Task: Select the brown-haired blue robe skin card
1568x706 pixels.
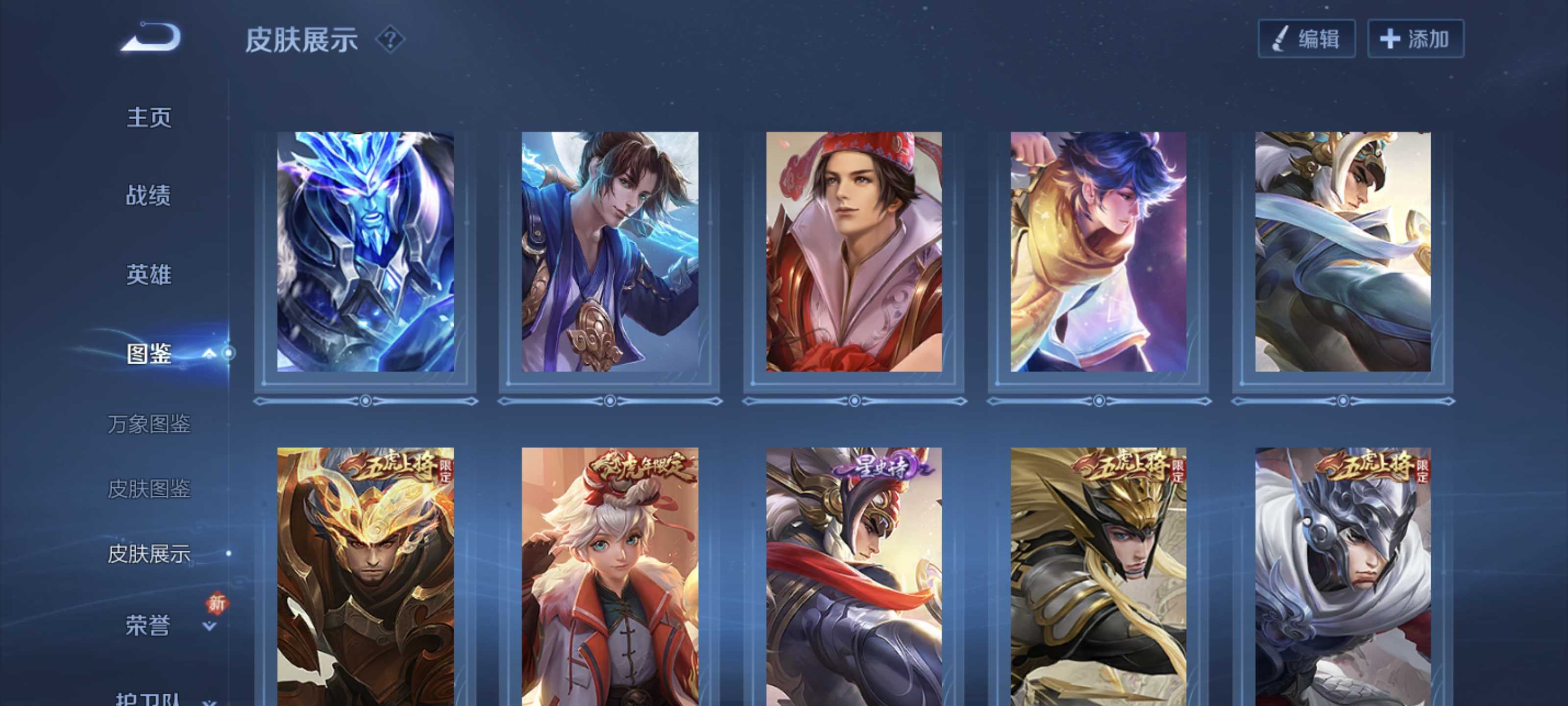Action: (x=610, y=252)
